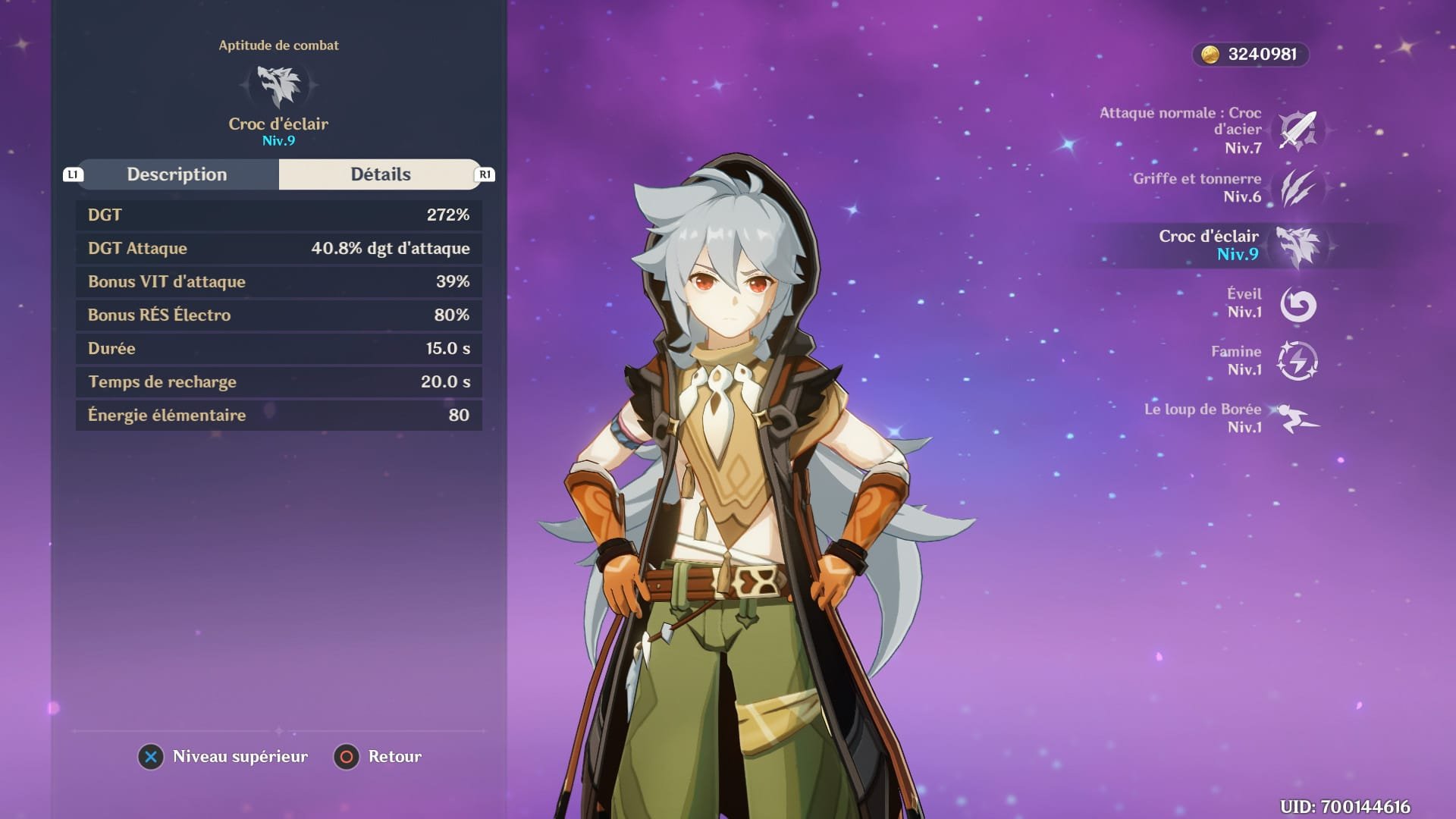The height and width of the screenshot is (819, 1456).
Task: Open the Croc d'éclair talent in the list
Action: [1298, 246]
